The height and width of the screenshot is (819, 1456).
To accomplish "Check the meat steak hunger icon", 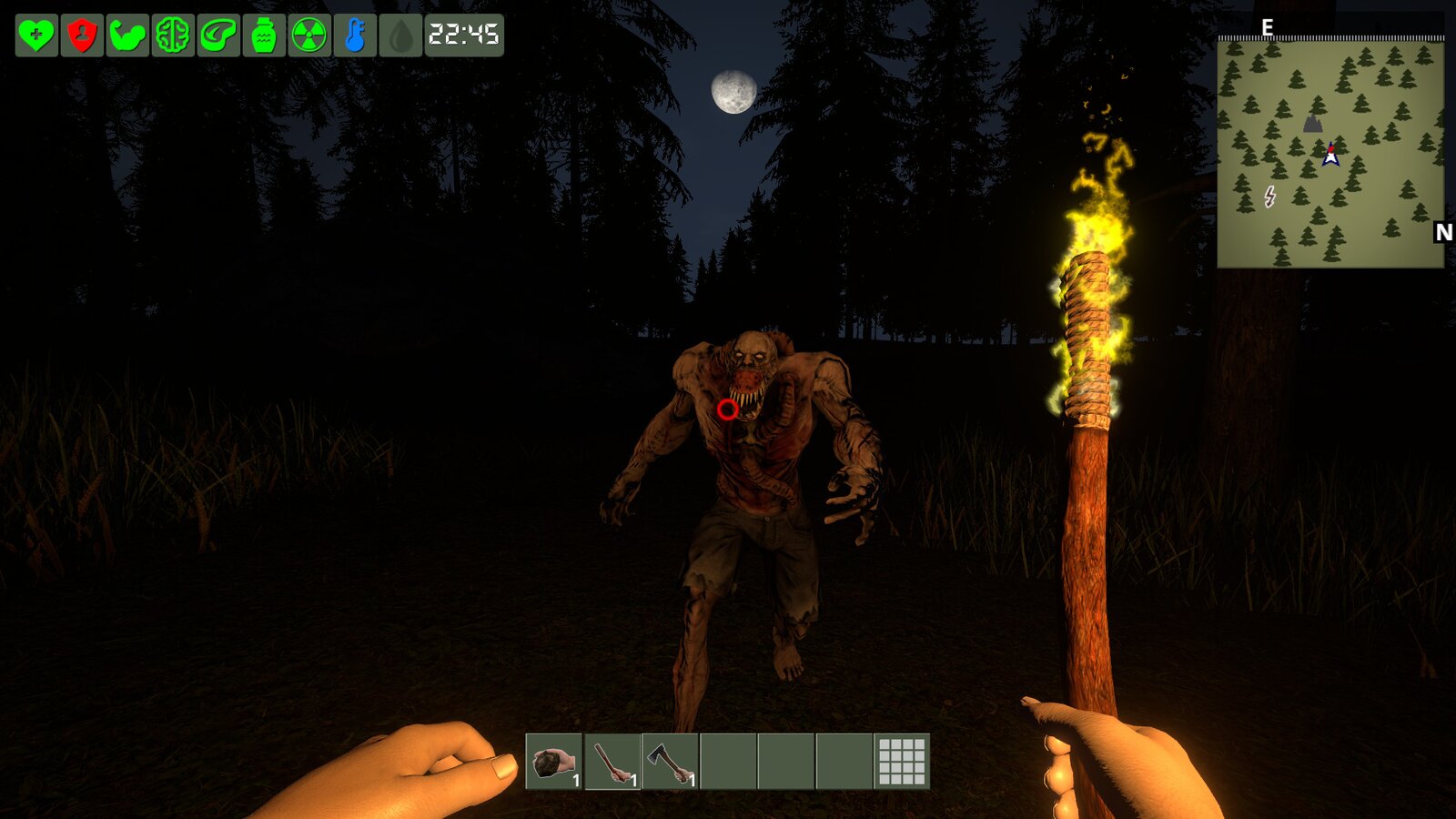I will (x=218, y=35).
